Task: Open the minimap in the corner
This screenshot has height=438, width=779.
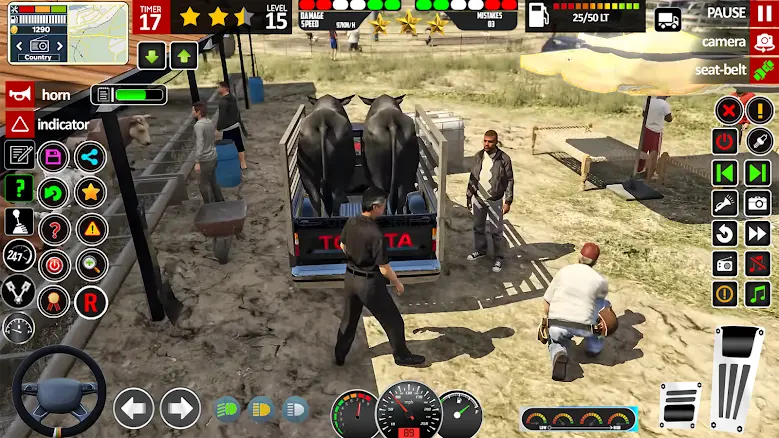Action: tap(68, 32)
